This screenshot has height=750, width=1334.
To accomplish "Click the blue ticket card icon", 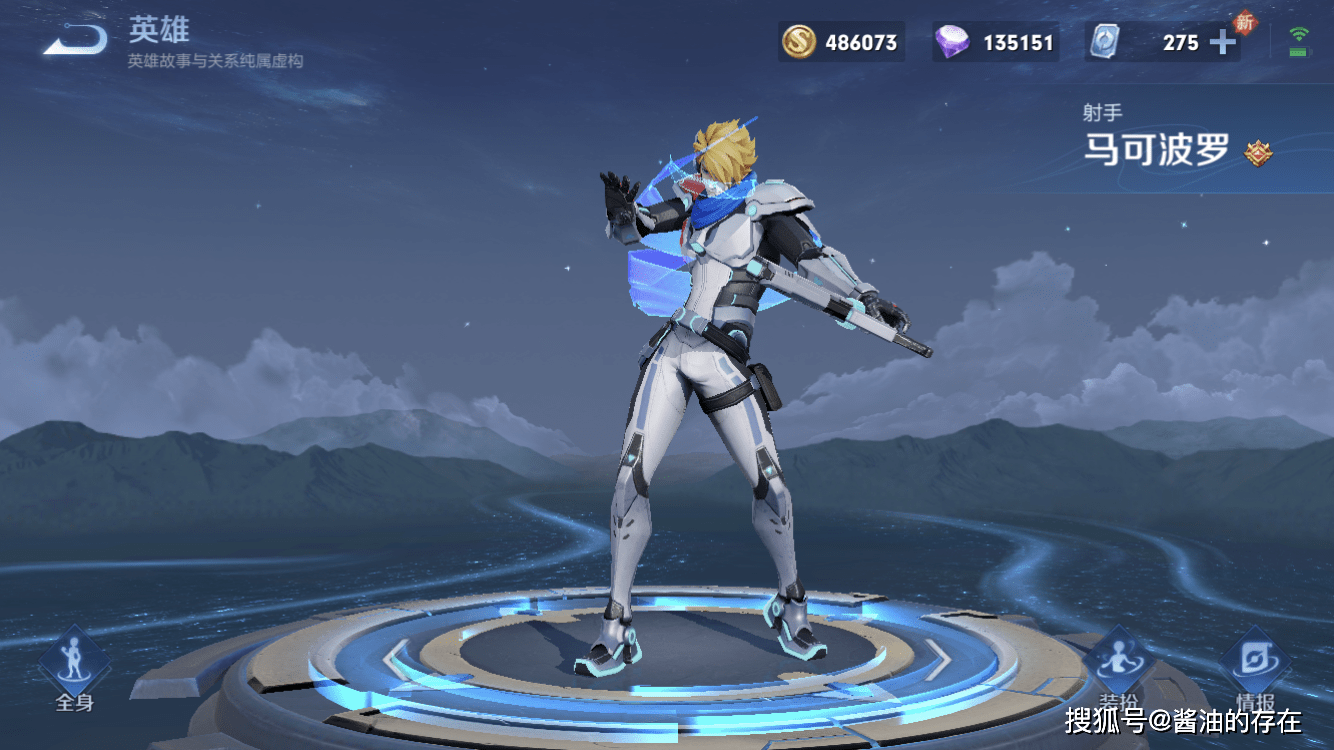I will (1103, 42).
